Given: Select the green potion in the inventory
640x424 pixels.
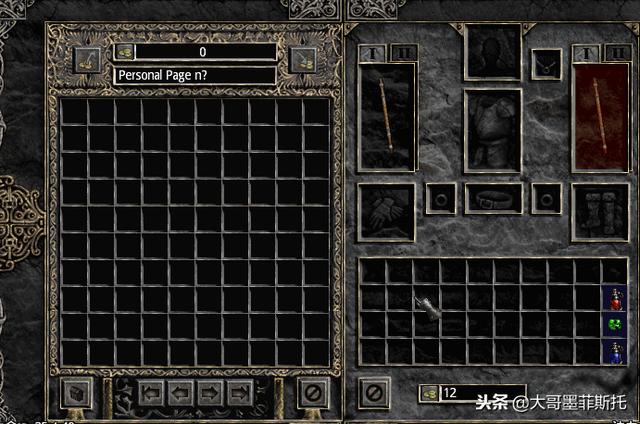Looking at the screenshot, I should (x=613, y=324).
